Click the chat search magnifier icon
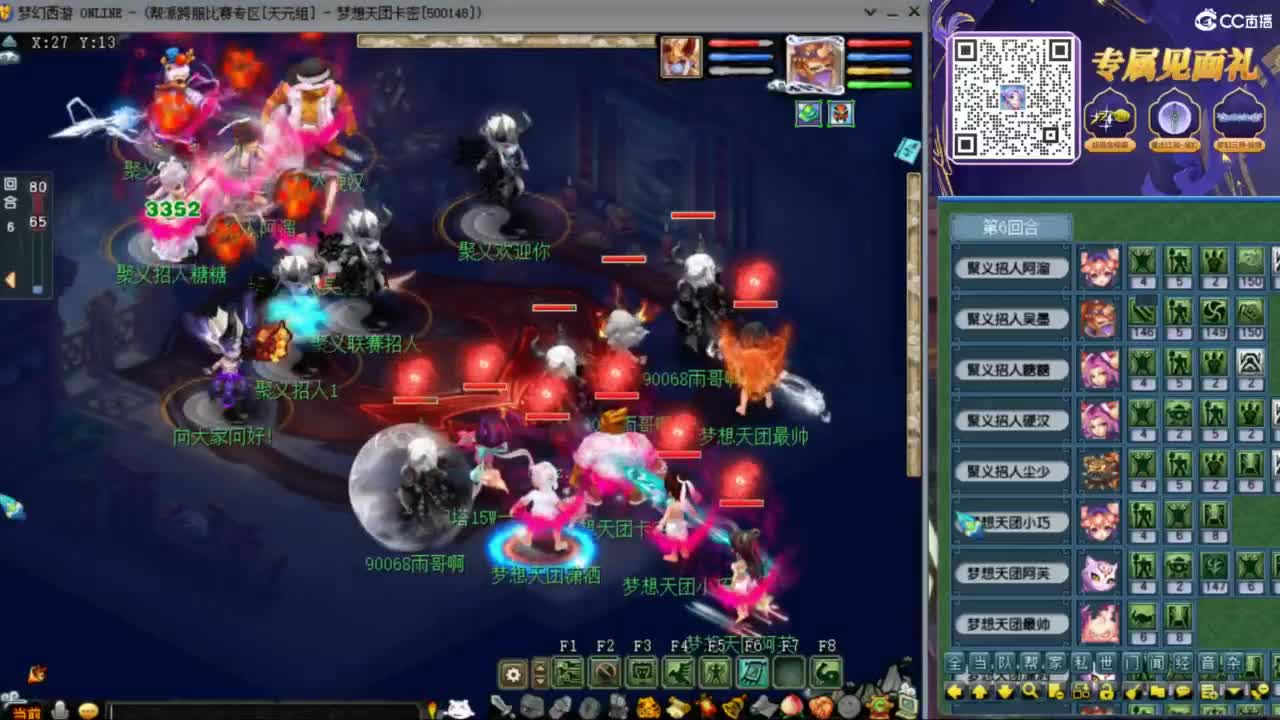The height and width of the screenshot is (720, 1280). click(1030, 690)
